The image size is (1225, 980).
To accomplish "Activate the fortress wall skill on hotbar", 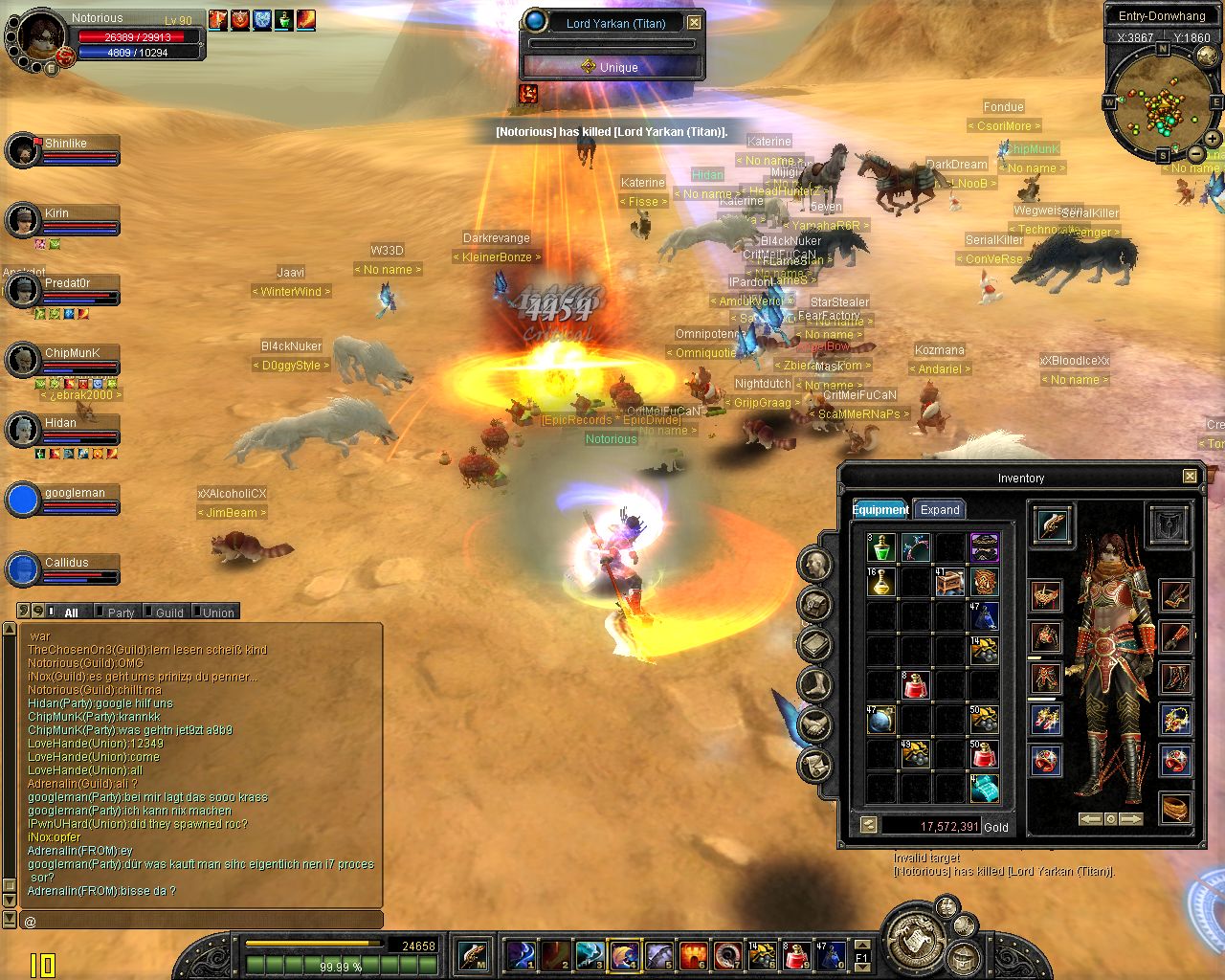I will (x=694, y=955).
